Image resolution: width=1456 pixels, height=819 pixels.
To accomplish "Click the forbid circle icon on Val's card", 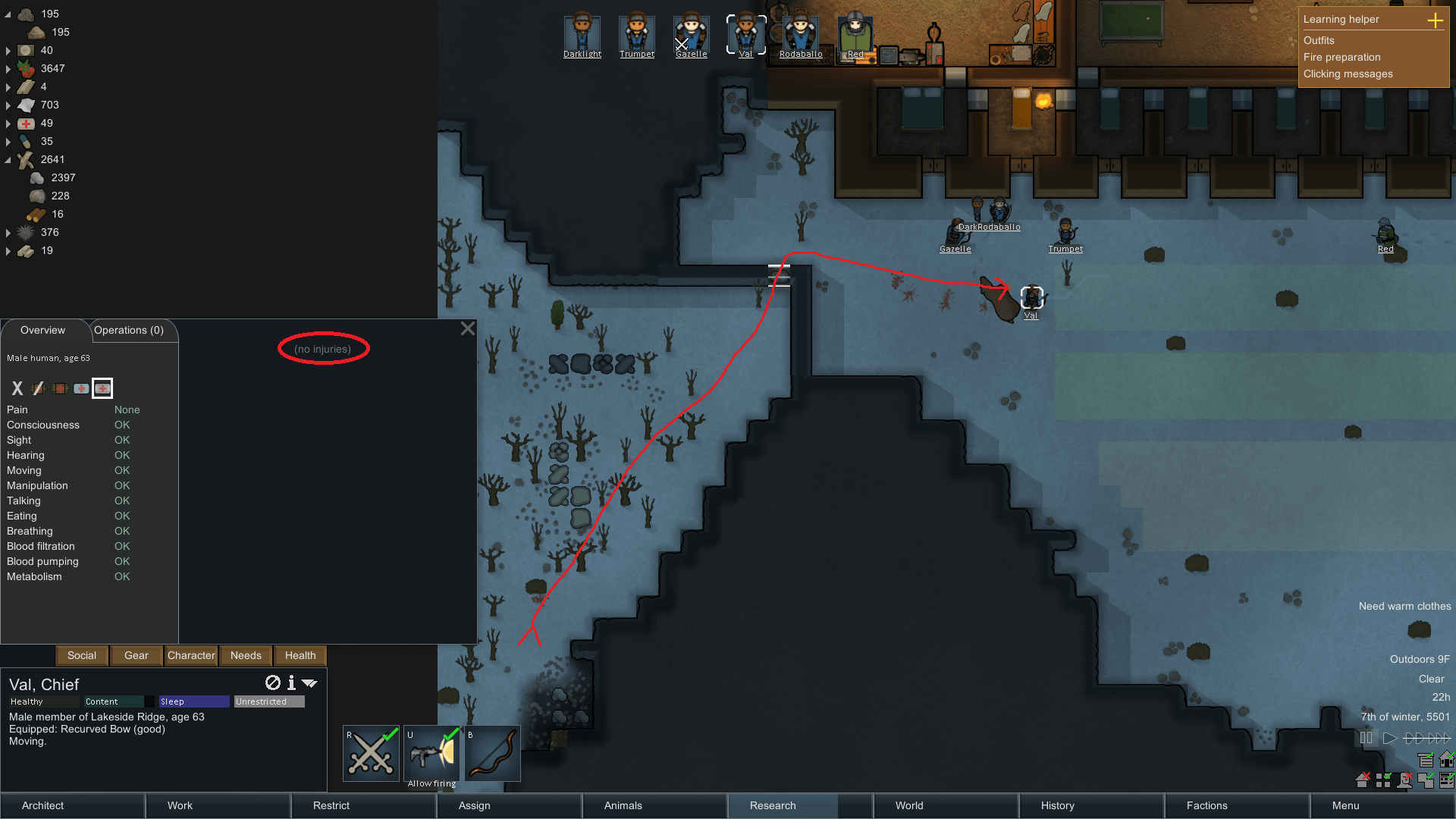I will pos(272,683).
